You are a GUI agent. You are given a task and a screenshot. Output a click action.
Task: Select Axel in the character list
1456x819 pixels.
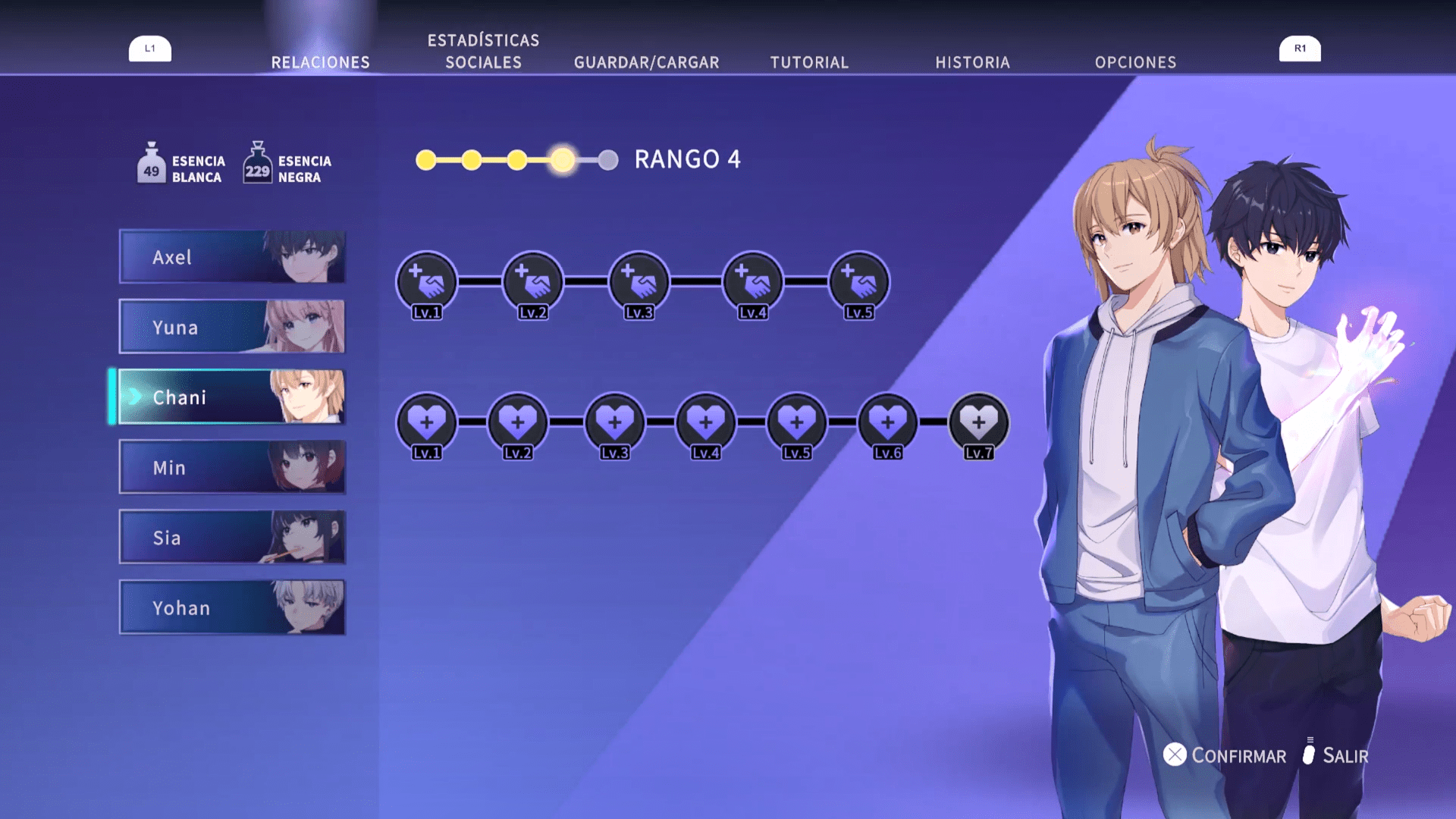tap(232, 257)
